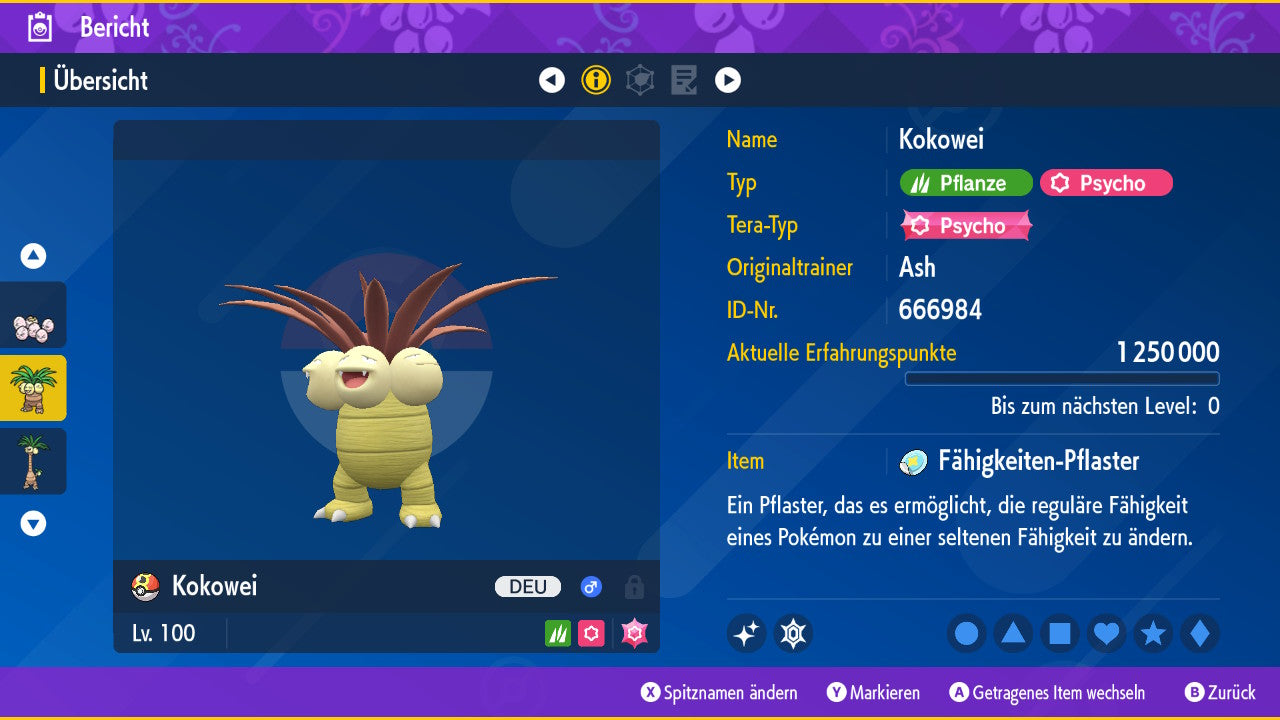
Task: Go to the next summary page arrow
Action: tap(728, 80)
